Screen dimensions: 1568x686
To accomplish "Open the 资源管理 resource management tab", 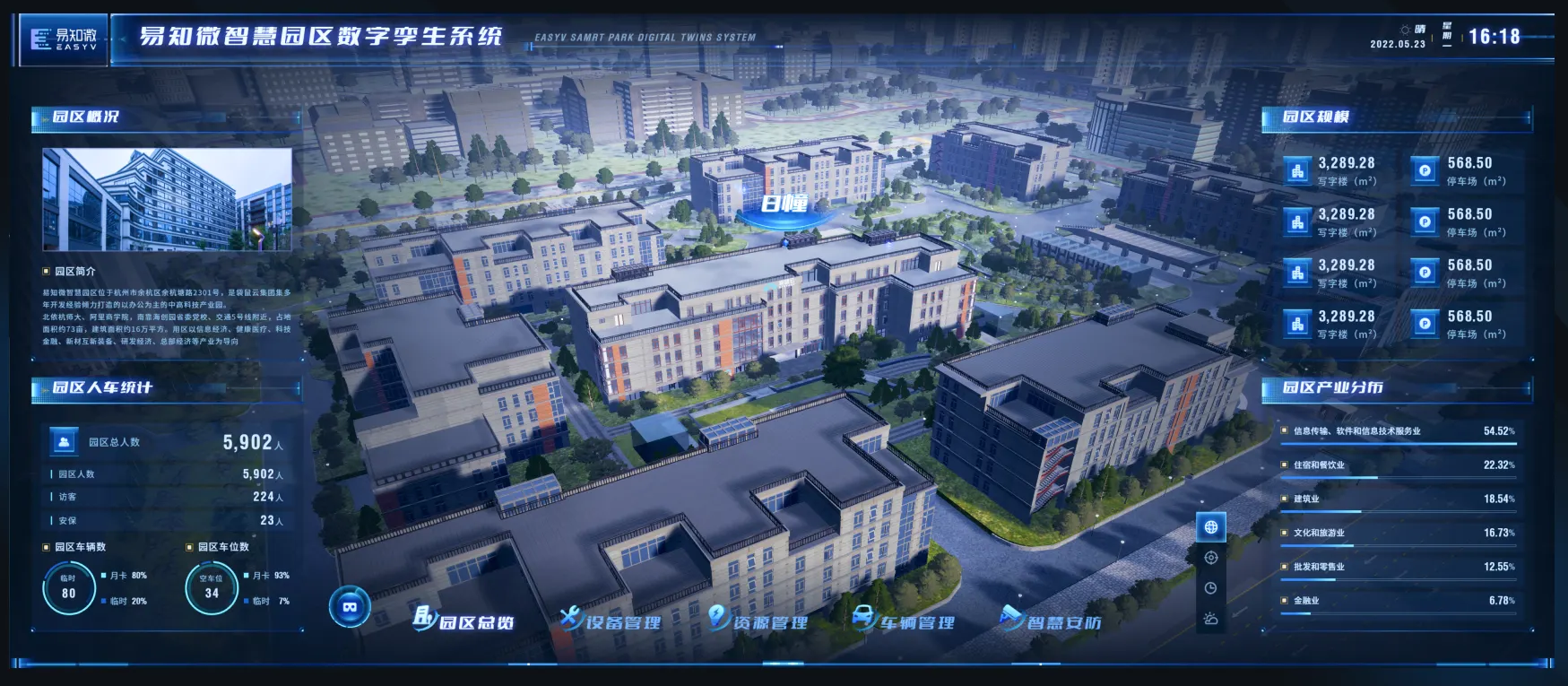I will (758, 621).
